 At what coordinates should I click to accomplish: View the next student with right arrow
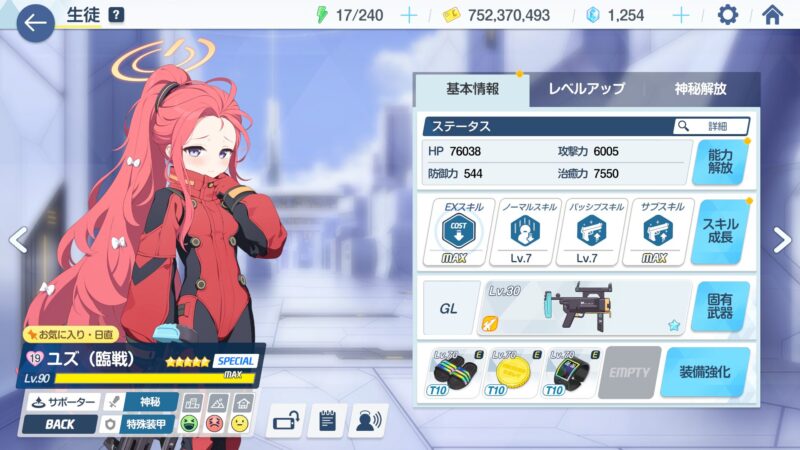coord(782,240)
